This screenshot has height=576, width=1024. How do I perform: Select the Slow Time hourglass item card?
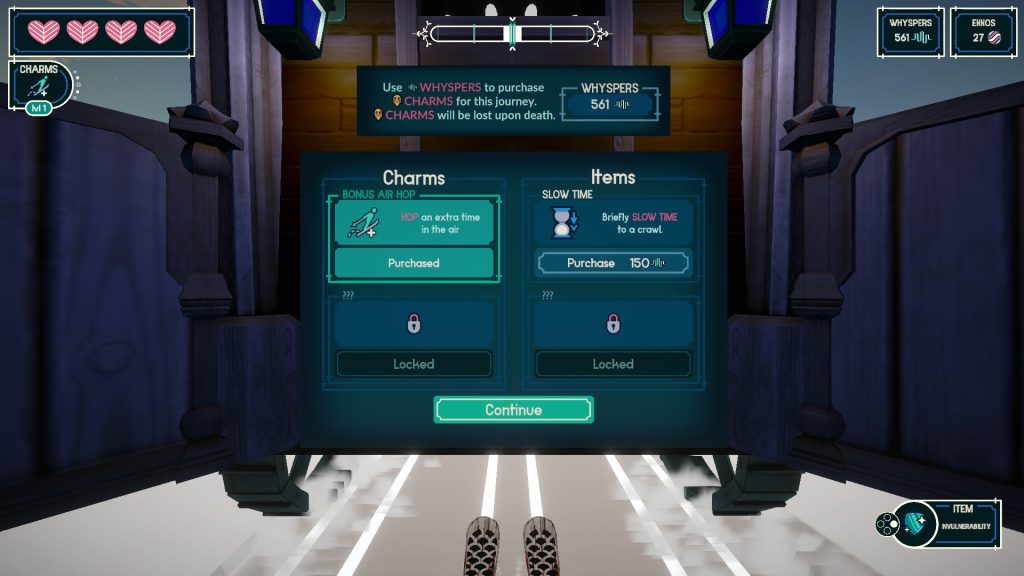[x=613, y=223]
